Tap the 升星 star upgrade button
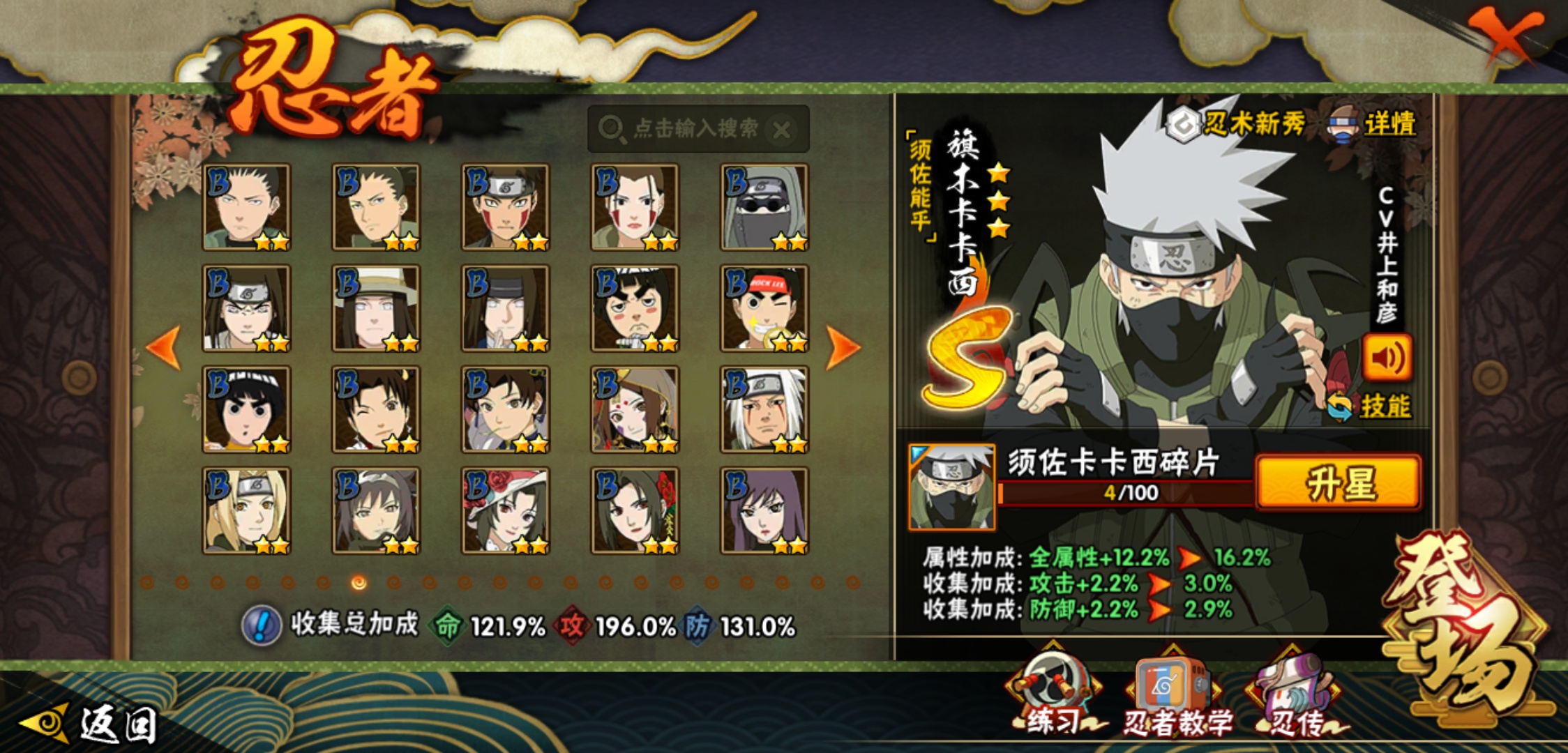This screenshot has height=753, width=1568. (1338, 482)
